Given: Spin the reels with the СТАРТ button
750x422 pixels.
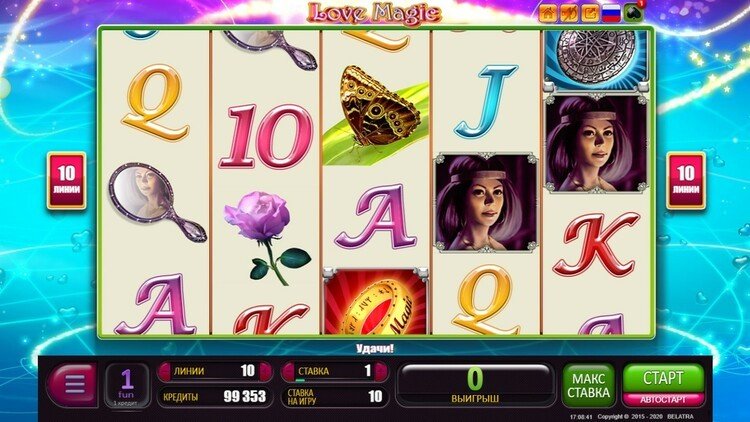Looking at the screenshot, I should coord(663,378).
